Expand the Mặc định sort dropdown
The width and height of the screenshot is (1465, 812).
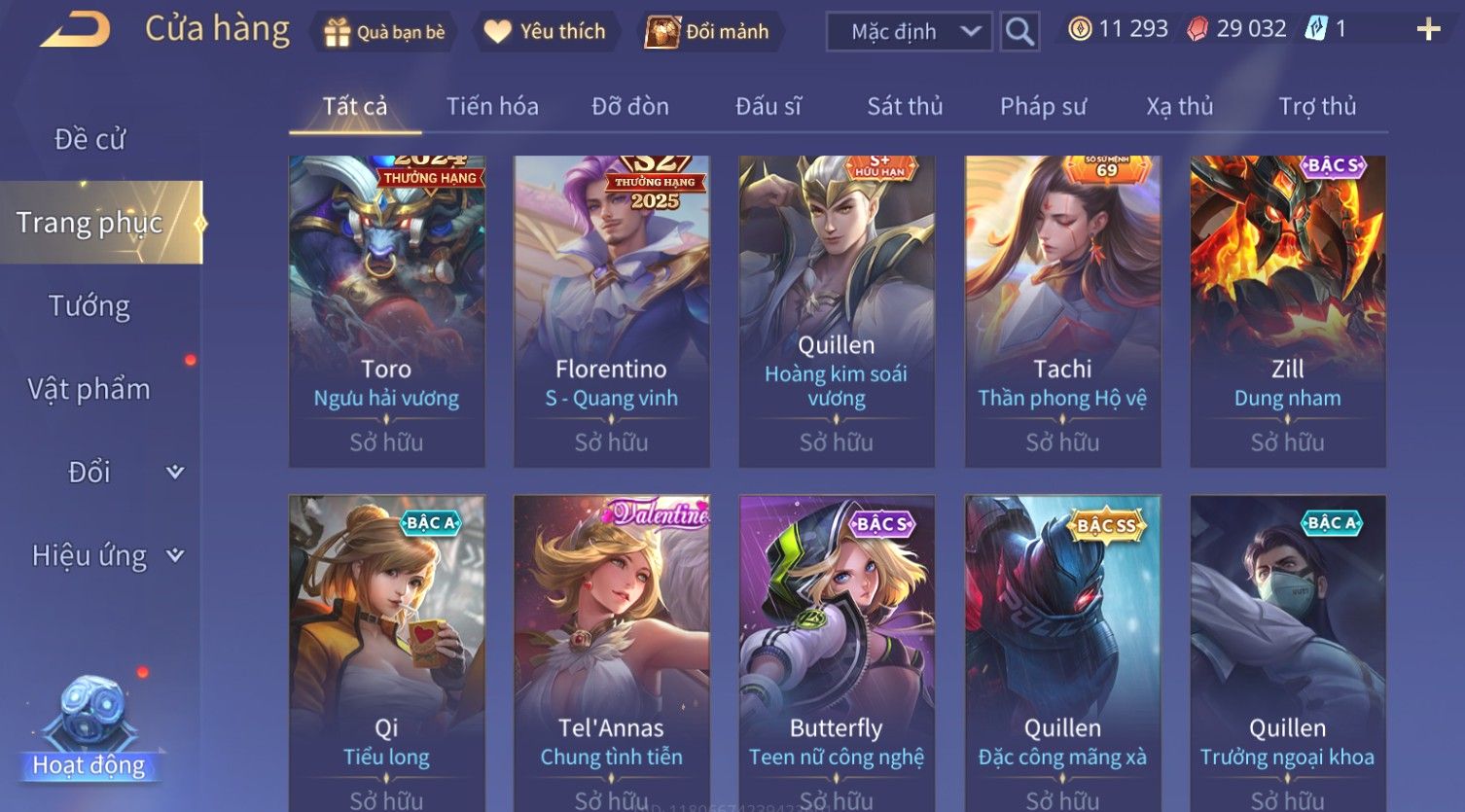(909, 32)
